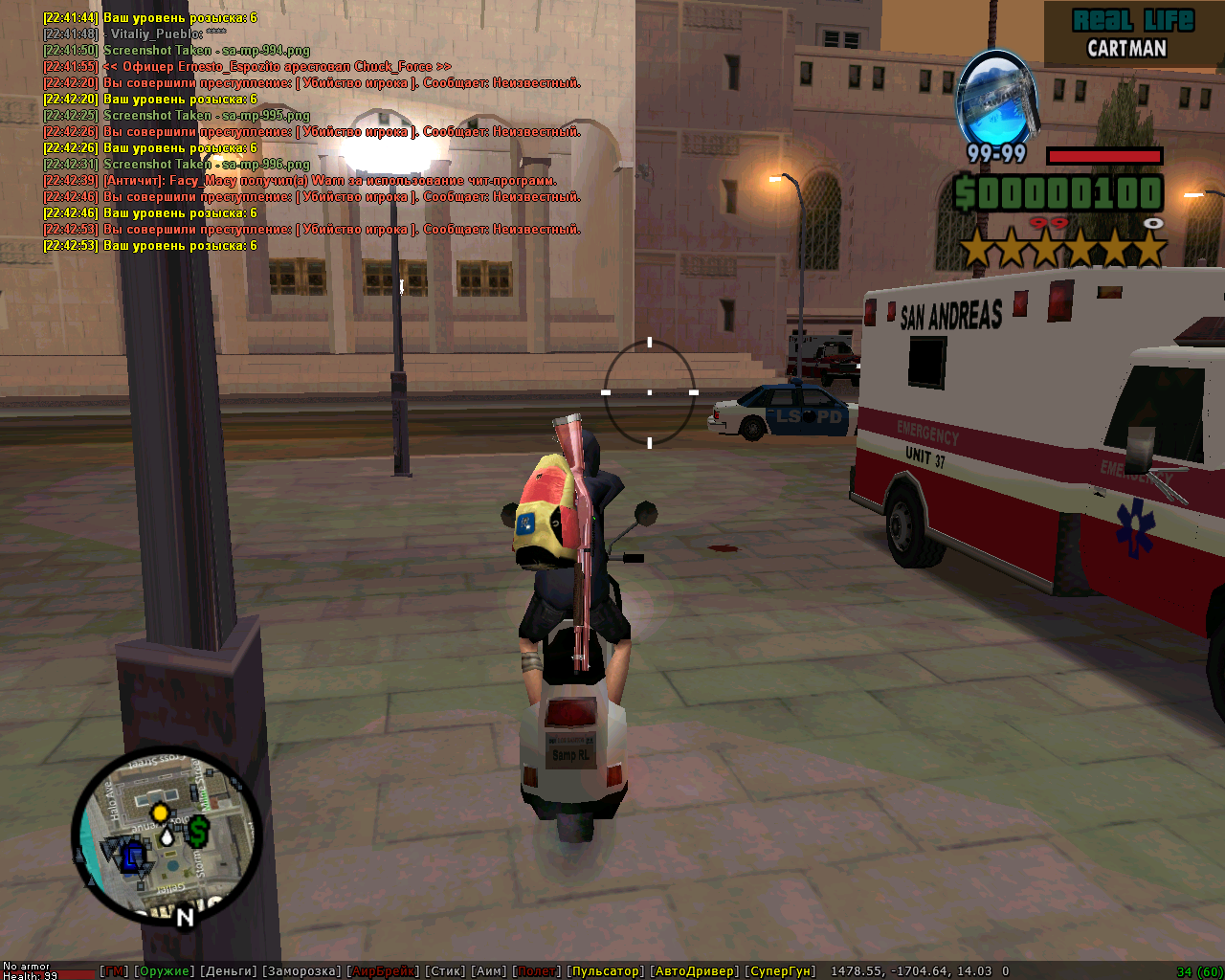Click the green dollar marker on the minimap

click(198, 831)
